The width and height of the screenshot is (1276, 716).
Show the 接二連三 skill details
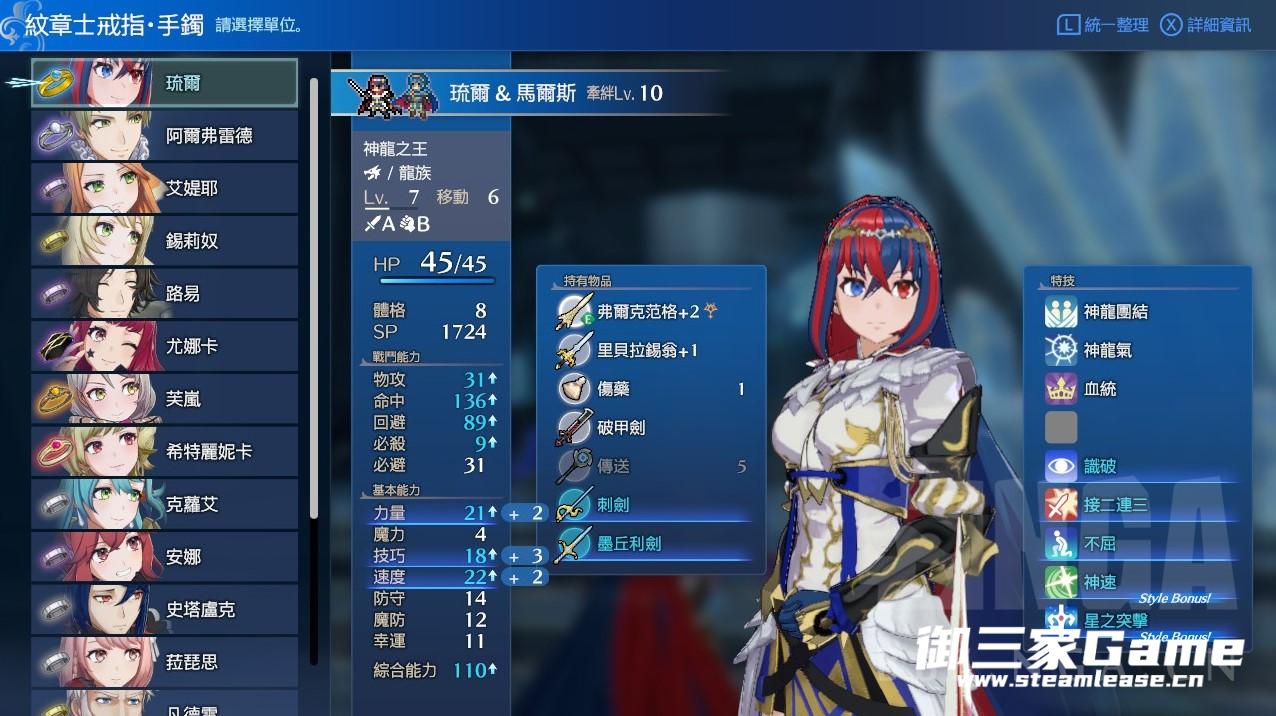(x=1115, y=505)
